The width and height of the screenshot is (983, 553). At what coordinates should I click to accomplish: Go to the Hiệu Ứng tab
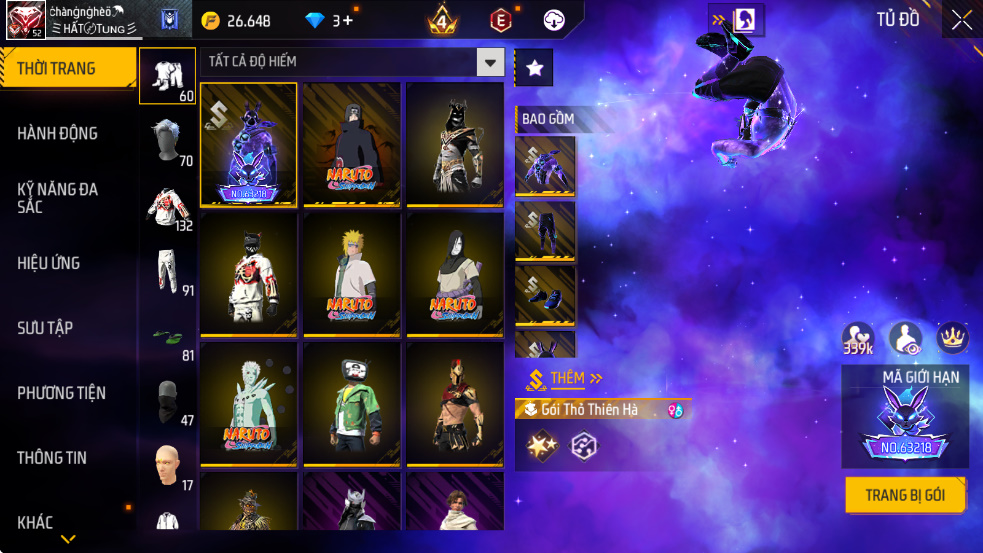tap(49, 263)
